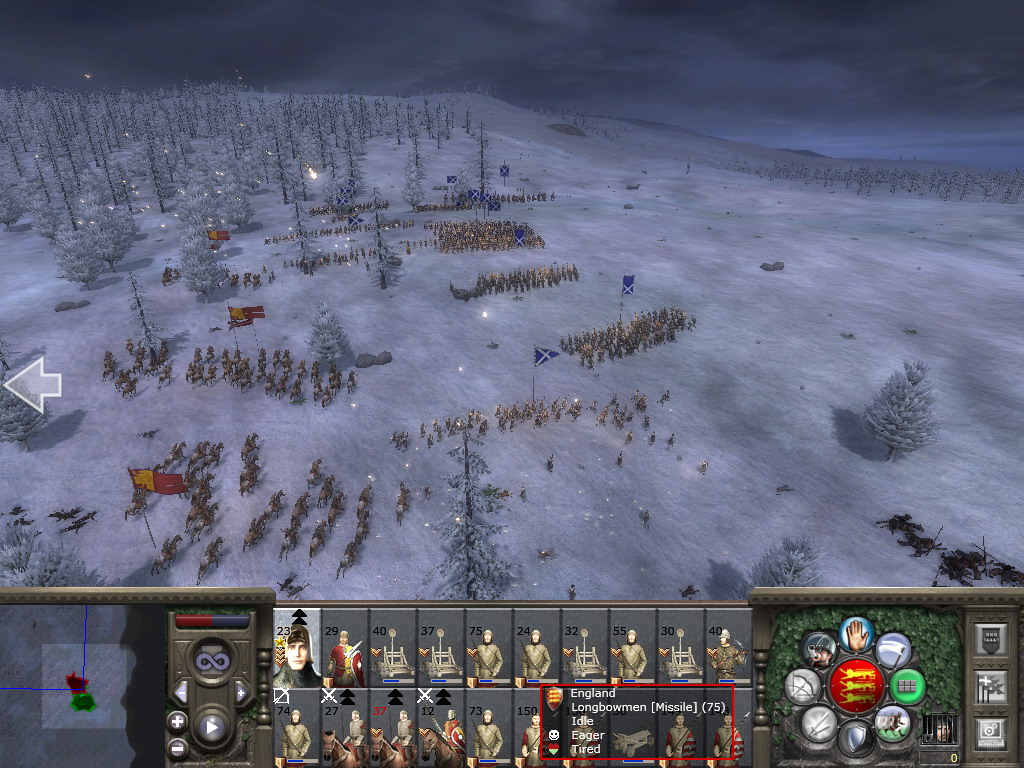Click the England three lions crest
Screen dimensions: 1024x768
(x=857, y=687)
